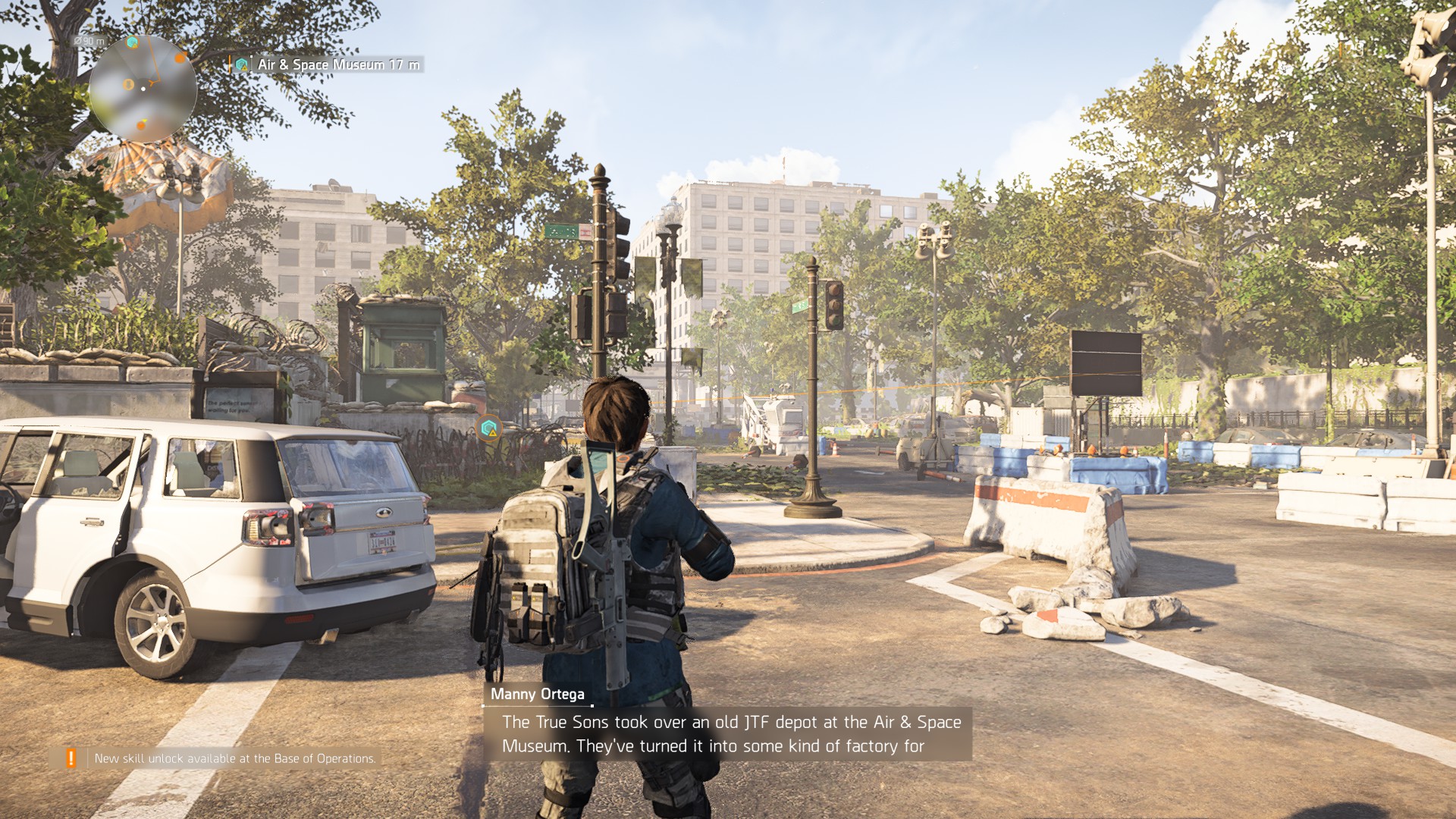Click the orange exclamation notification icon

(x=71, y=756)
